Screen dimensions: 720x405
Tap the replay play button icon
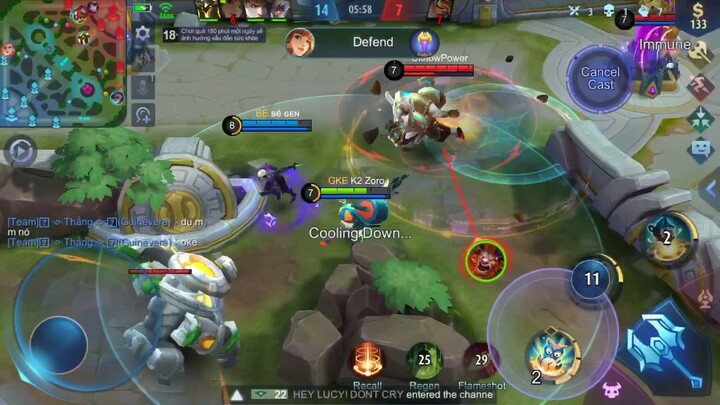[x=19, y=152]
